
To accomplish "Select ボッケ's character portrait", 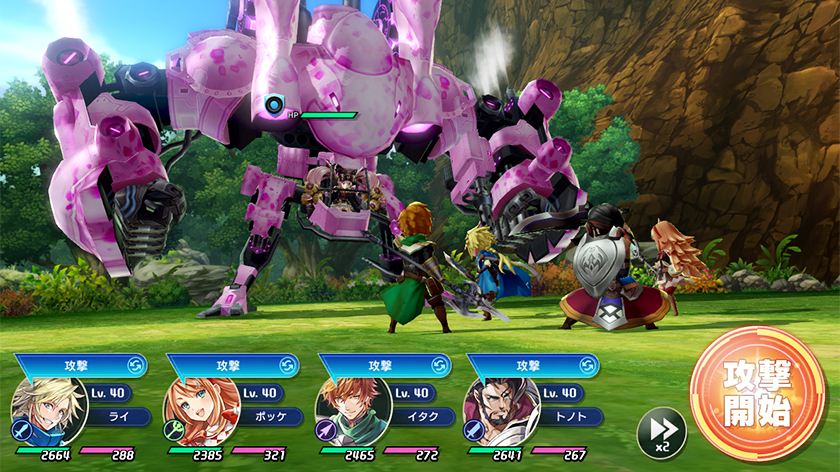I will pyautogui.click(x=201, y=412).
